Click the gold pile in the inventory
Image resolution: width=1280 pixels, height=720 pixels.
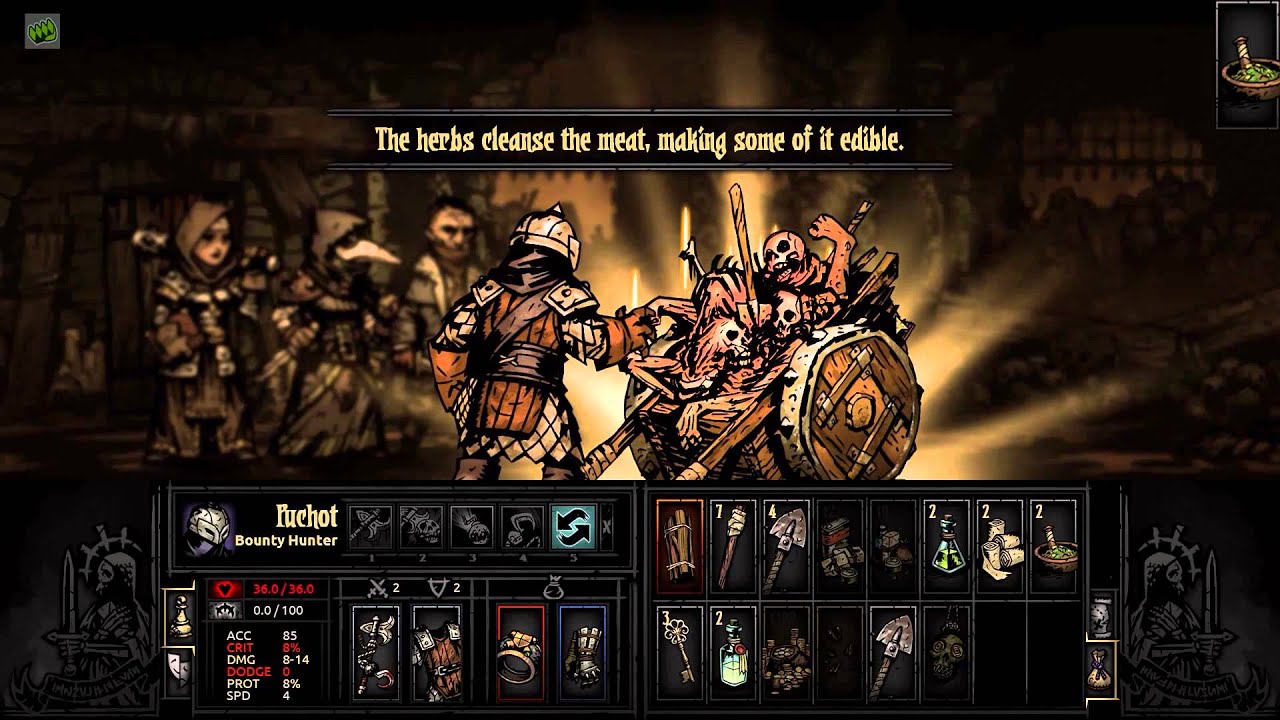coord(788,655)
